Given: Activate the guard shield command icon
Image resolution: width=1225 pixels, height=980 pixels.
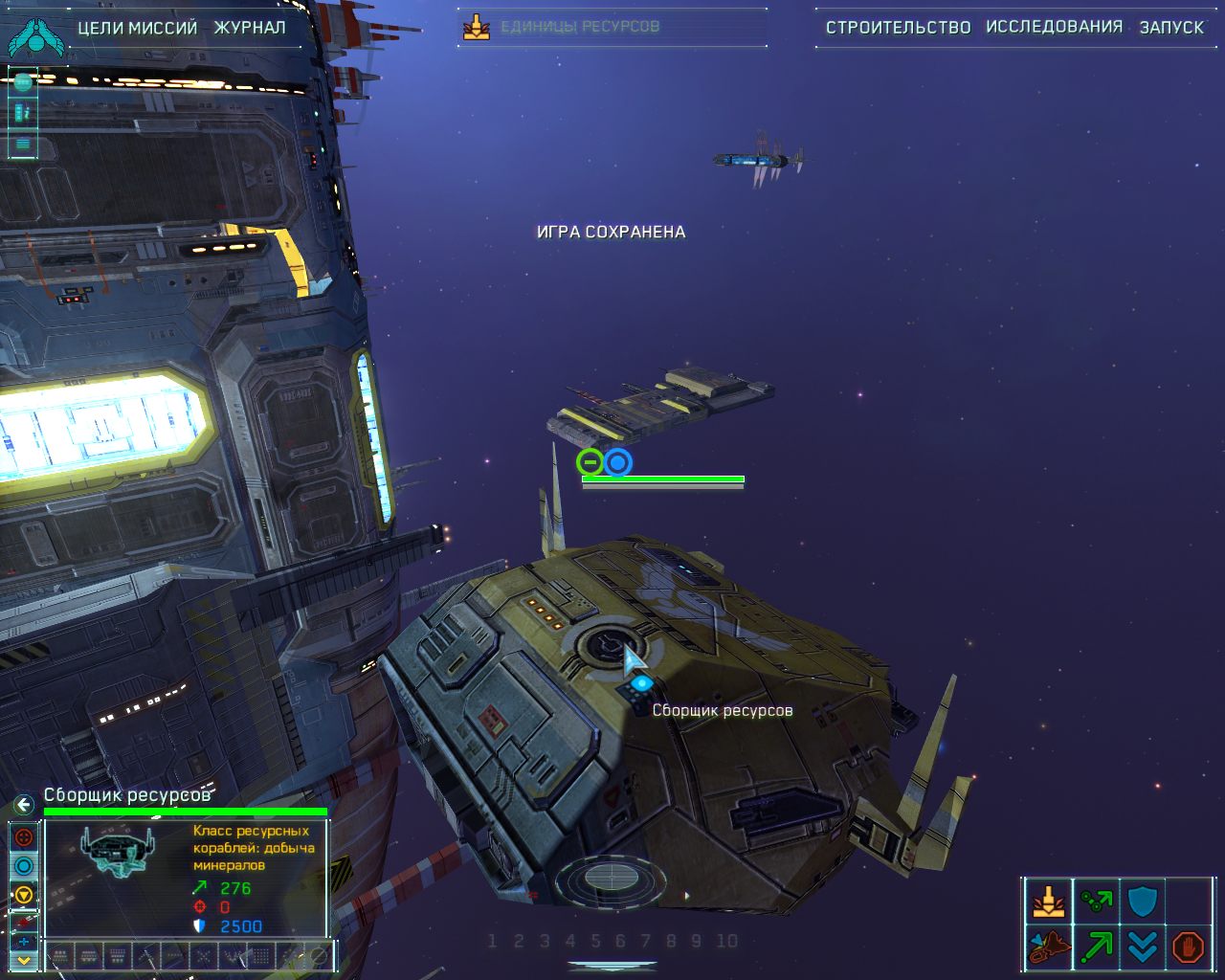Looking at the screenshot, I should click(1141, 900).
